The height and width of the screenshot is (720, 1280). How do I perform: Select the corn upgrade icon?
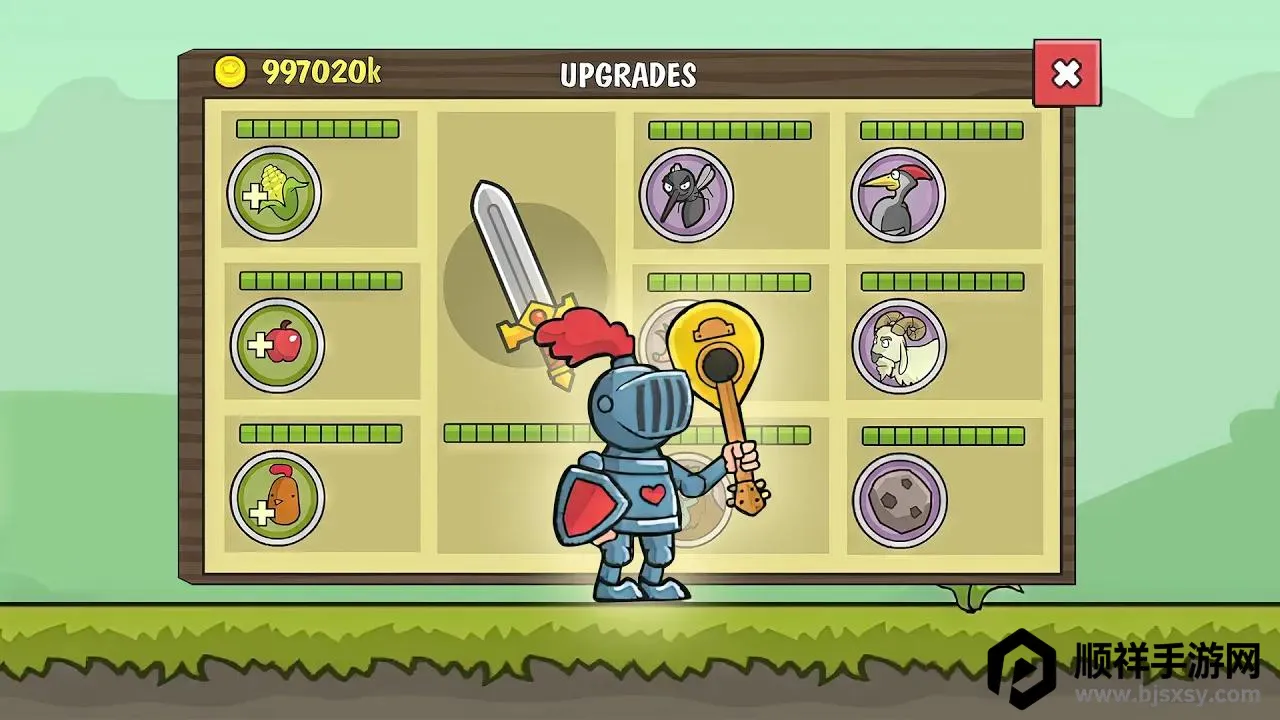274,194
